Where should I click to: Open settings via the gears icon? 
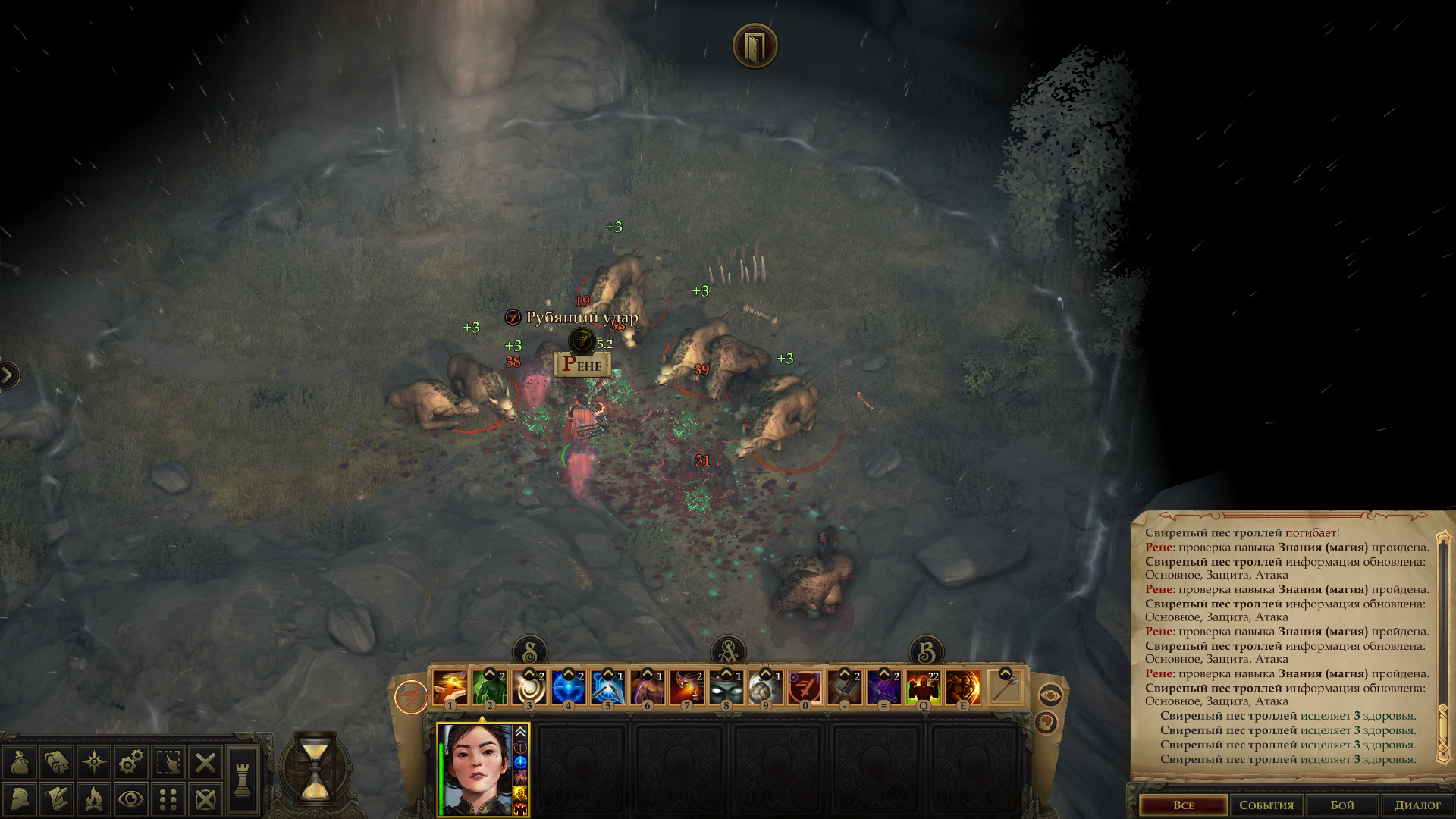pyautogui.click(x=131, y=762)
